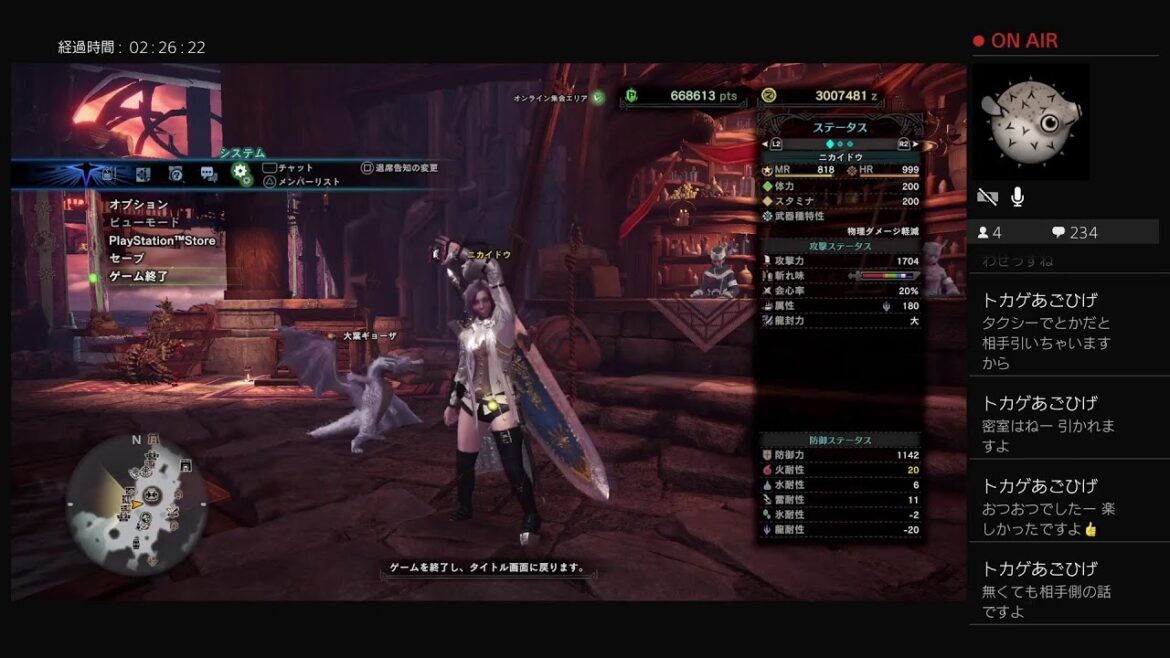Toggle the crossed-out camera icon
This screenshot has width=1170, height=658.
(x=987, y=197)
